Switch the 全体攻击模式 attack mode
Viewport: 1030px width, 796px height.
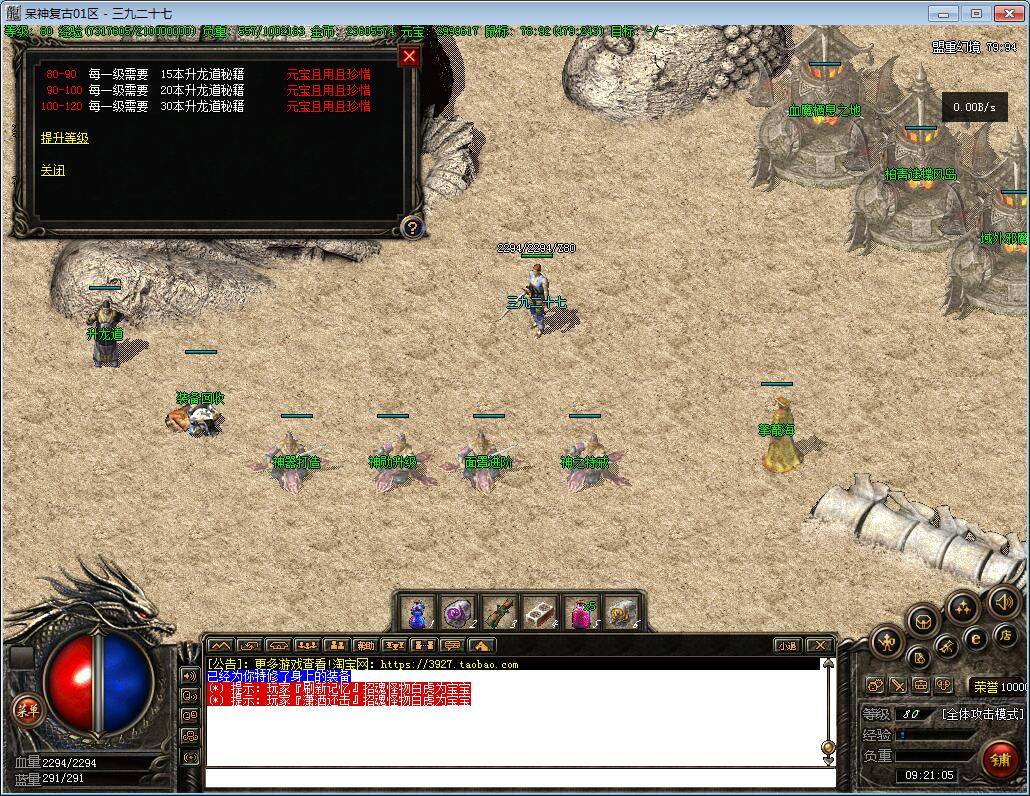tap(982, 714)
